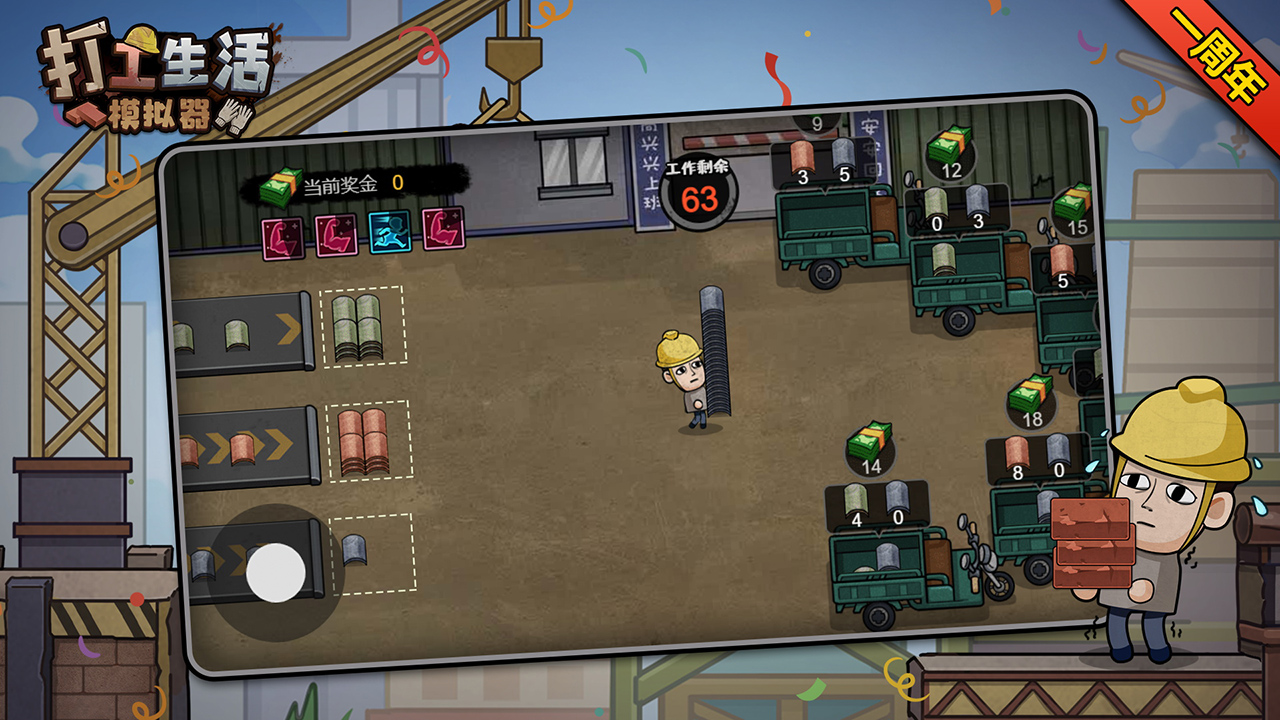Tap the white virtual joystick knob
The width and height of the screenshot is (1280, 720).
tap(276, 572)
